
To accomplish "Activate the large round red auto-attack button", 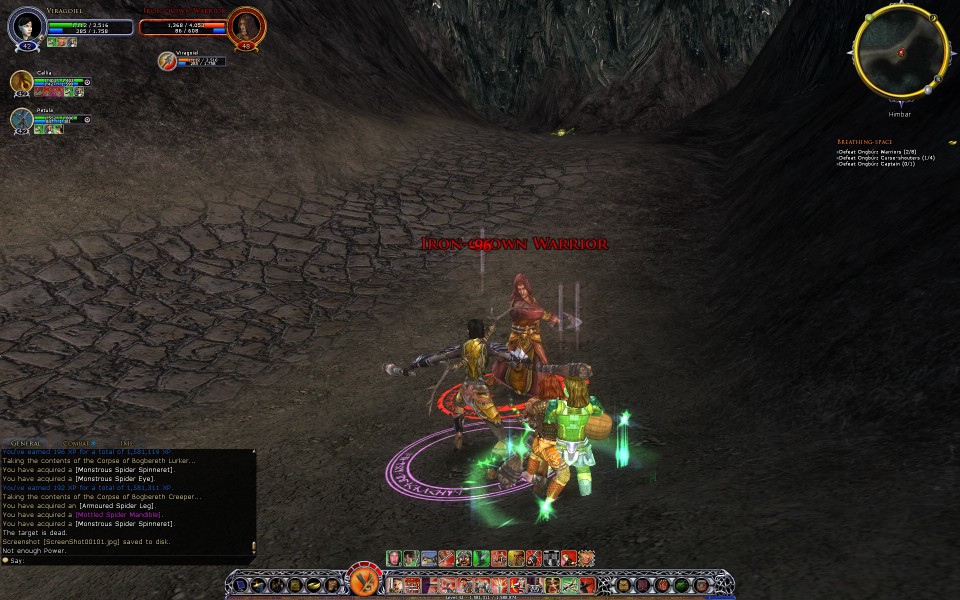I will (x=364, y=581).
